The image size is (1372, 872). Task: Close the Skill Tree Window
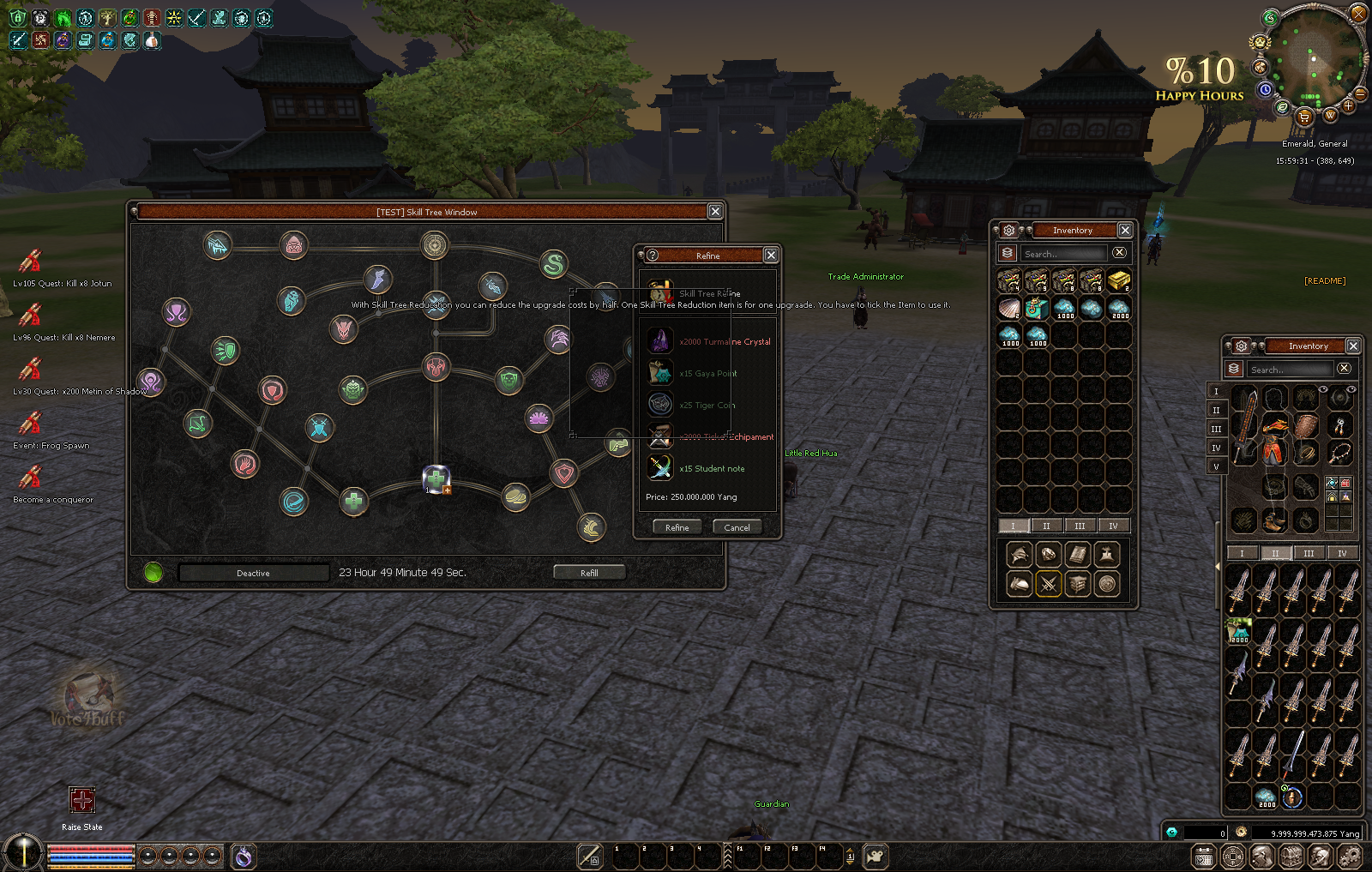click(x=714, y=212)
